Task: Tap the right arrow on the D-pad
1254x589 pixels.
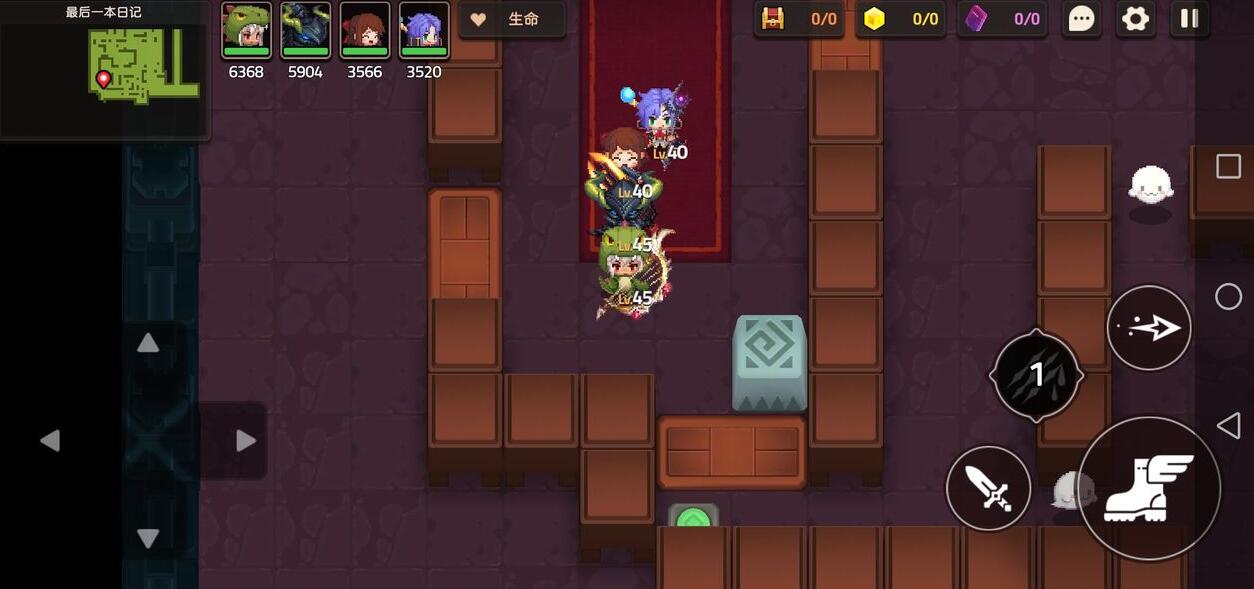Action: tap(245, 441)
